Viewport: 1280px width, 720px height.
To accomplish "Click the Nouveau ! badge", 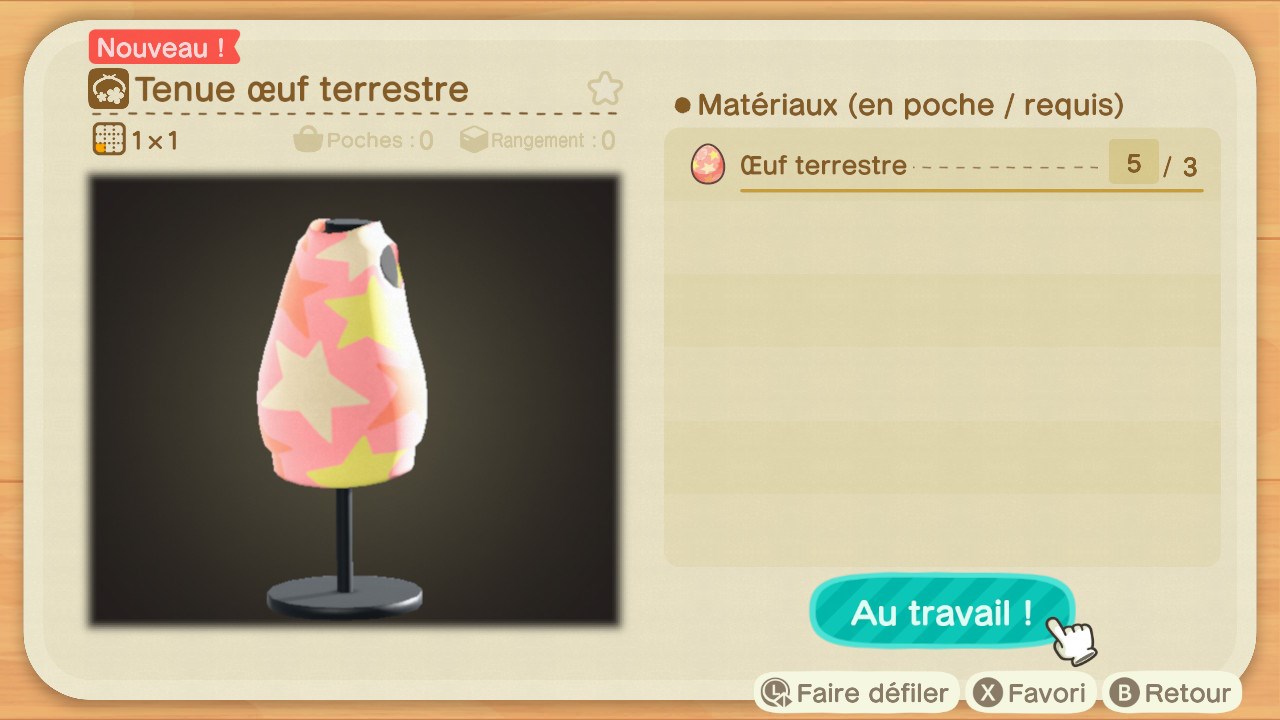I will coord(163,46).
